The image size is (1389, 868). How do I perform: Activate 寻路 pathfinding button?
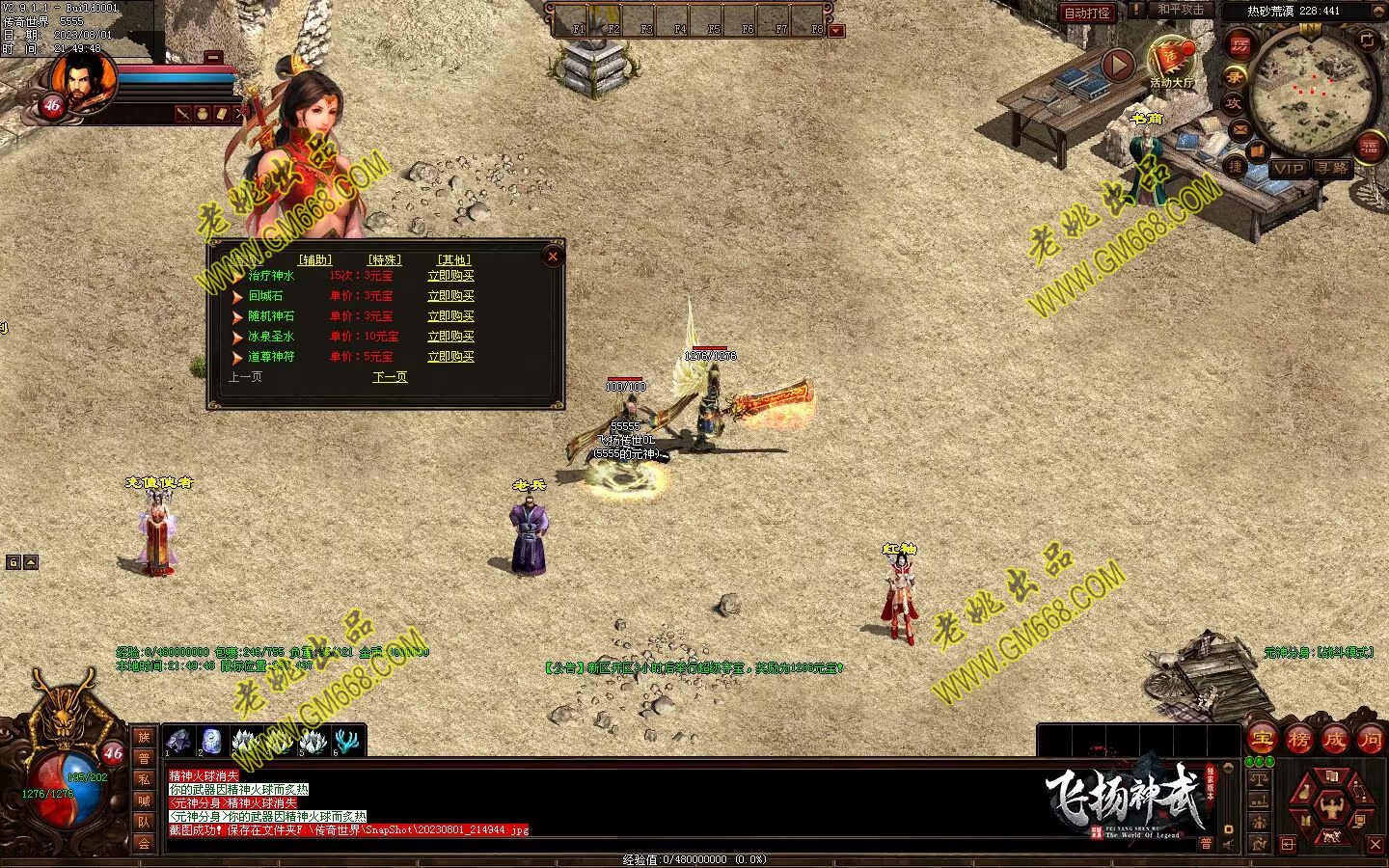(x=1331, y=169)
